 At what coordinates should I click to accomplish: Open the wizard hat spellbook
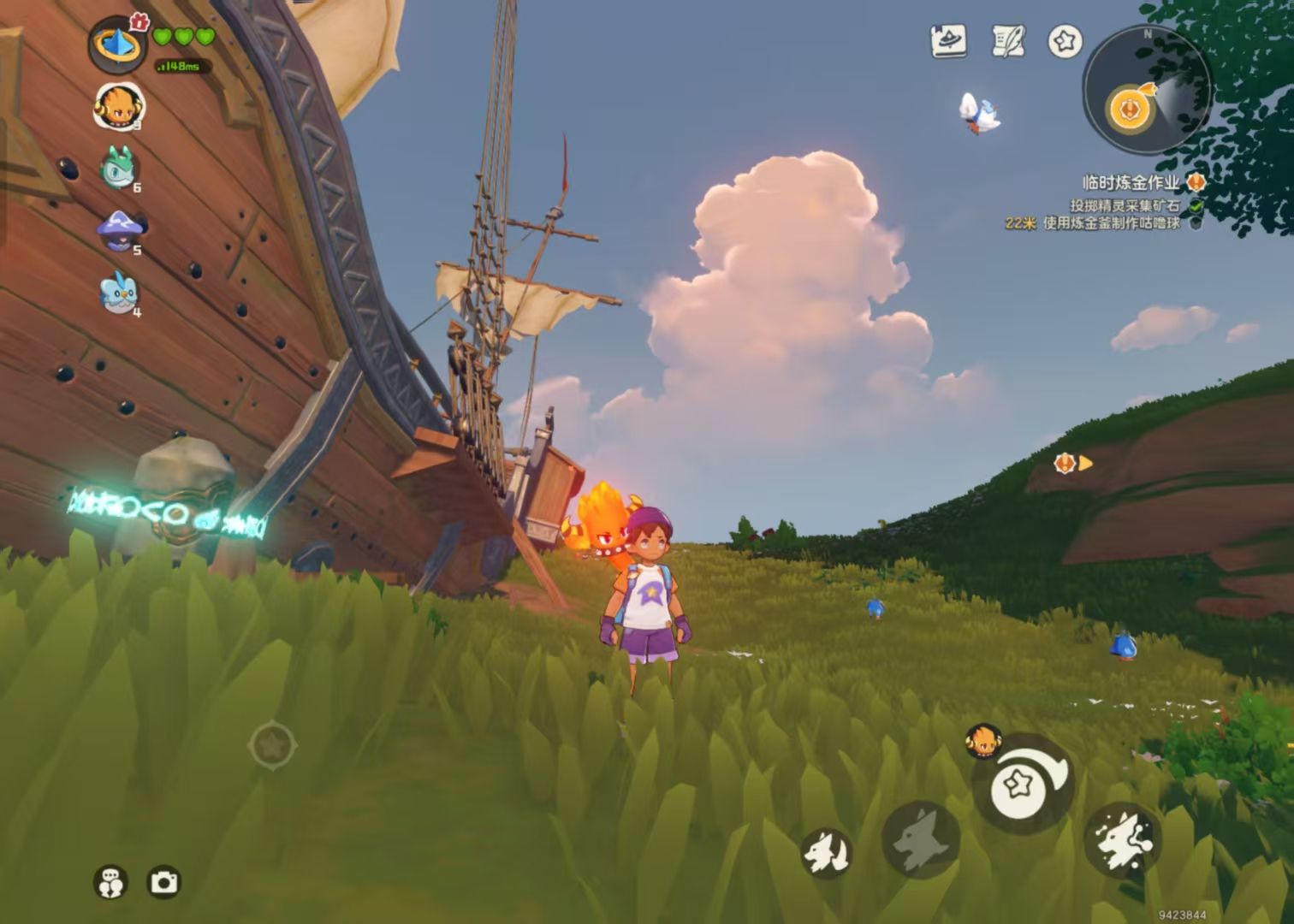pos(948,40)
